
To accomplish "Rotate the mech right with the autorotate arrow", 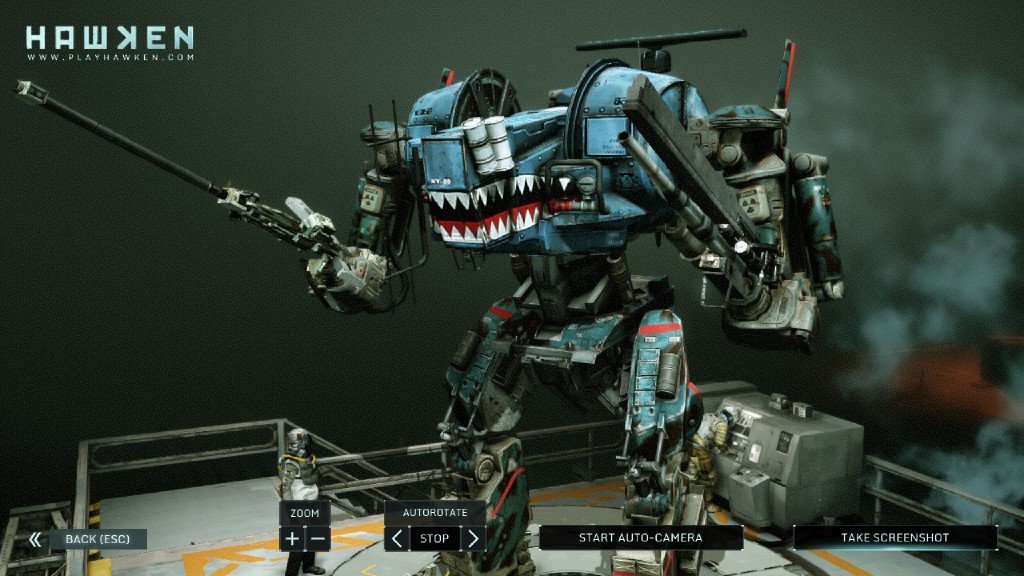I will click(473, 539).
